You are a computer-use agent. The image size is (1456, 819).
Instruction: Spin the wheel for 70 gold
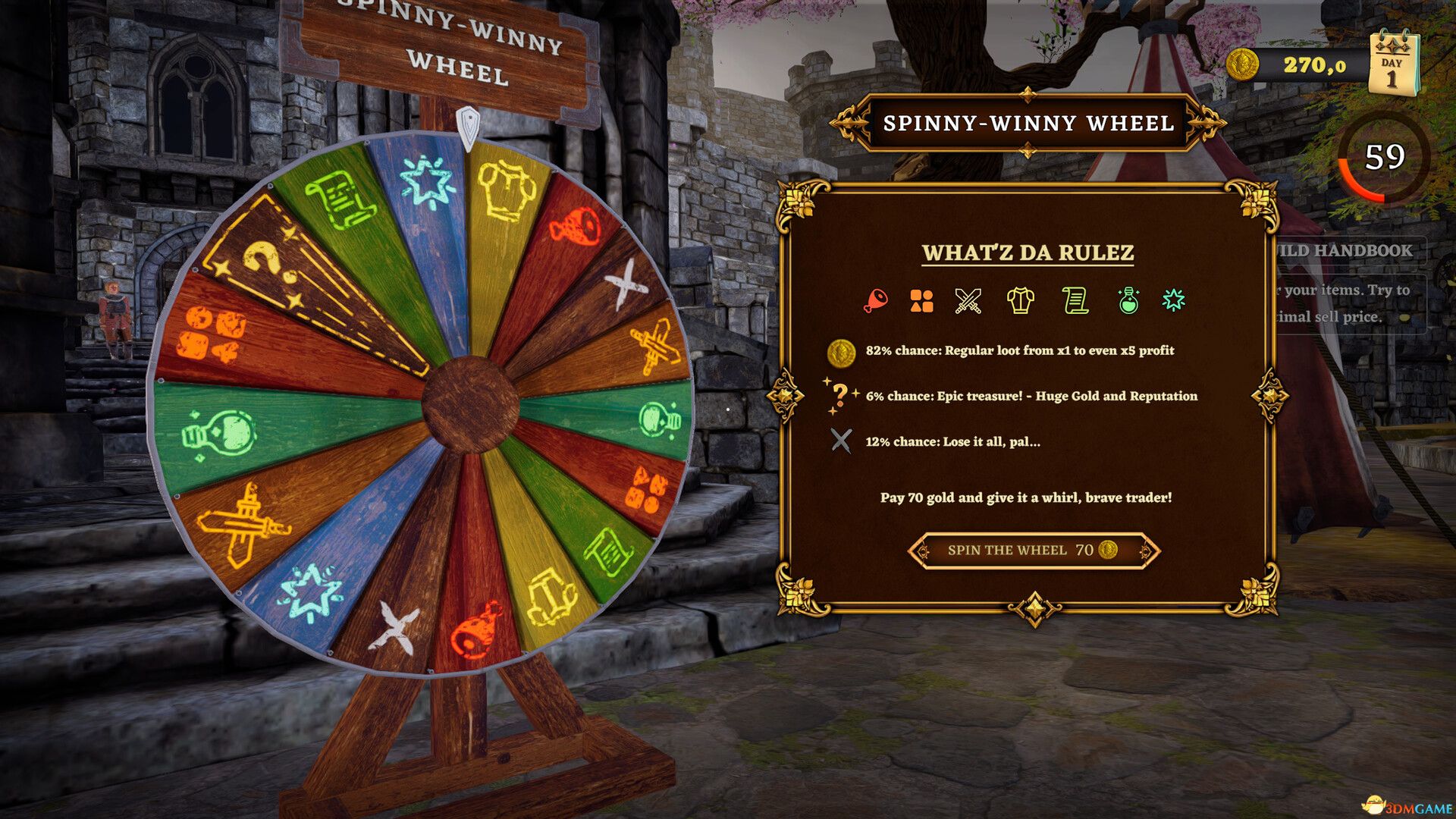[1033, 550]
